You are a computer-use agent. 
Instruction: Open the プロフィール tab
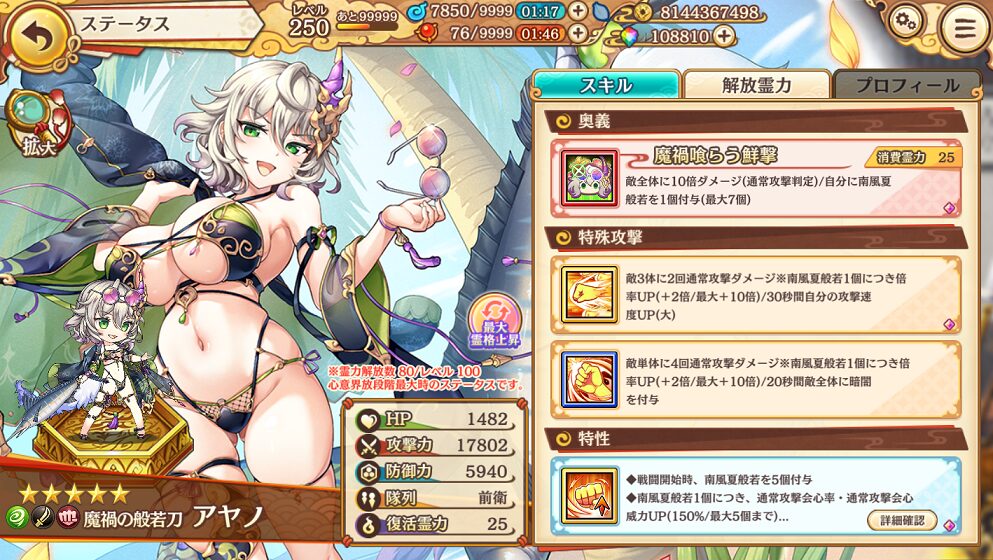coord(906,85)
